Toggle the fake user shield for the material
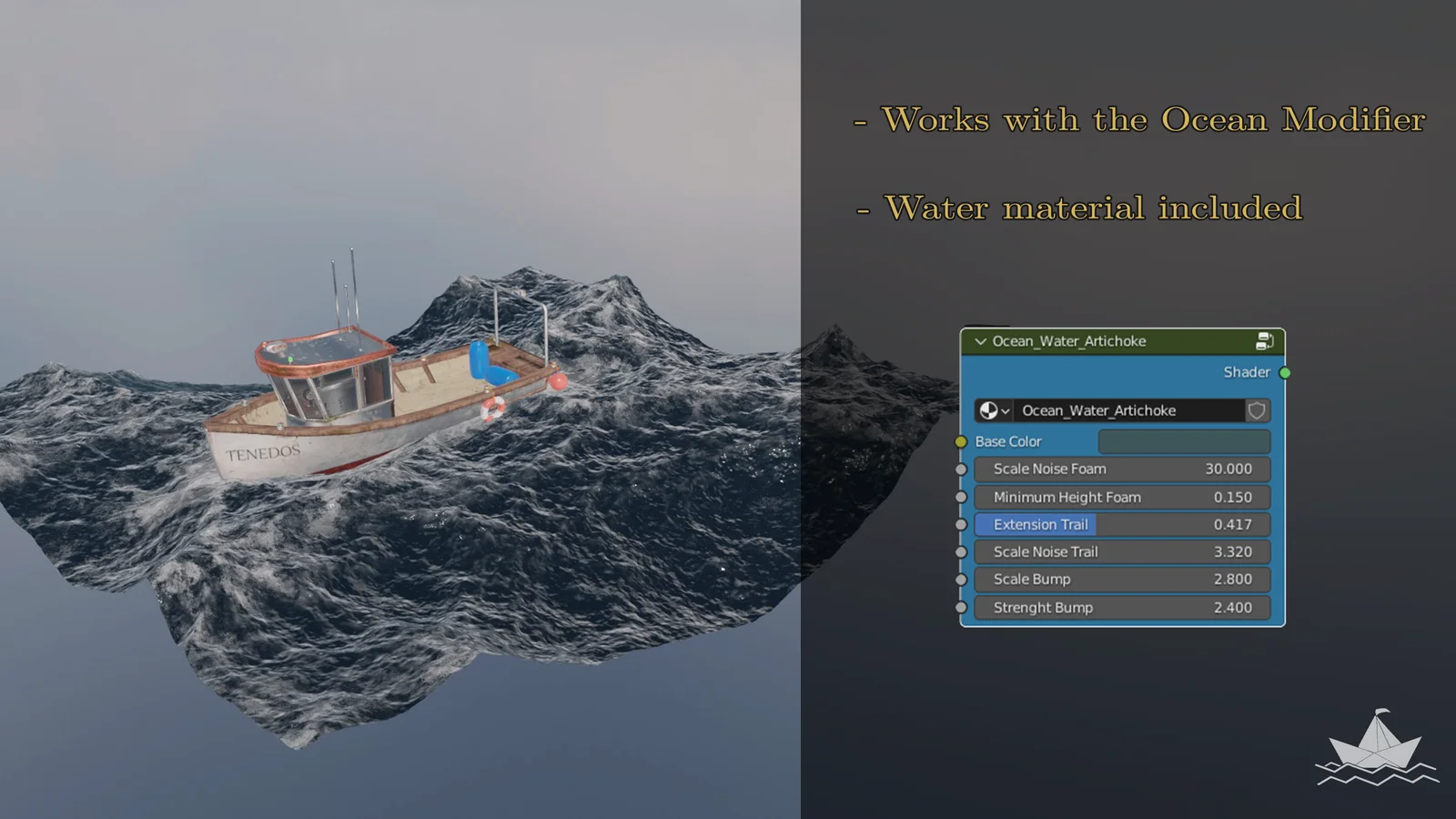 [1256, 410]
